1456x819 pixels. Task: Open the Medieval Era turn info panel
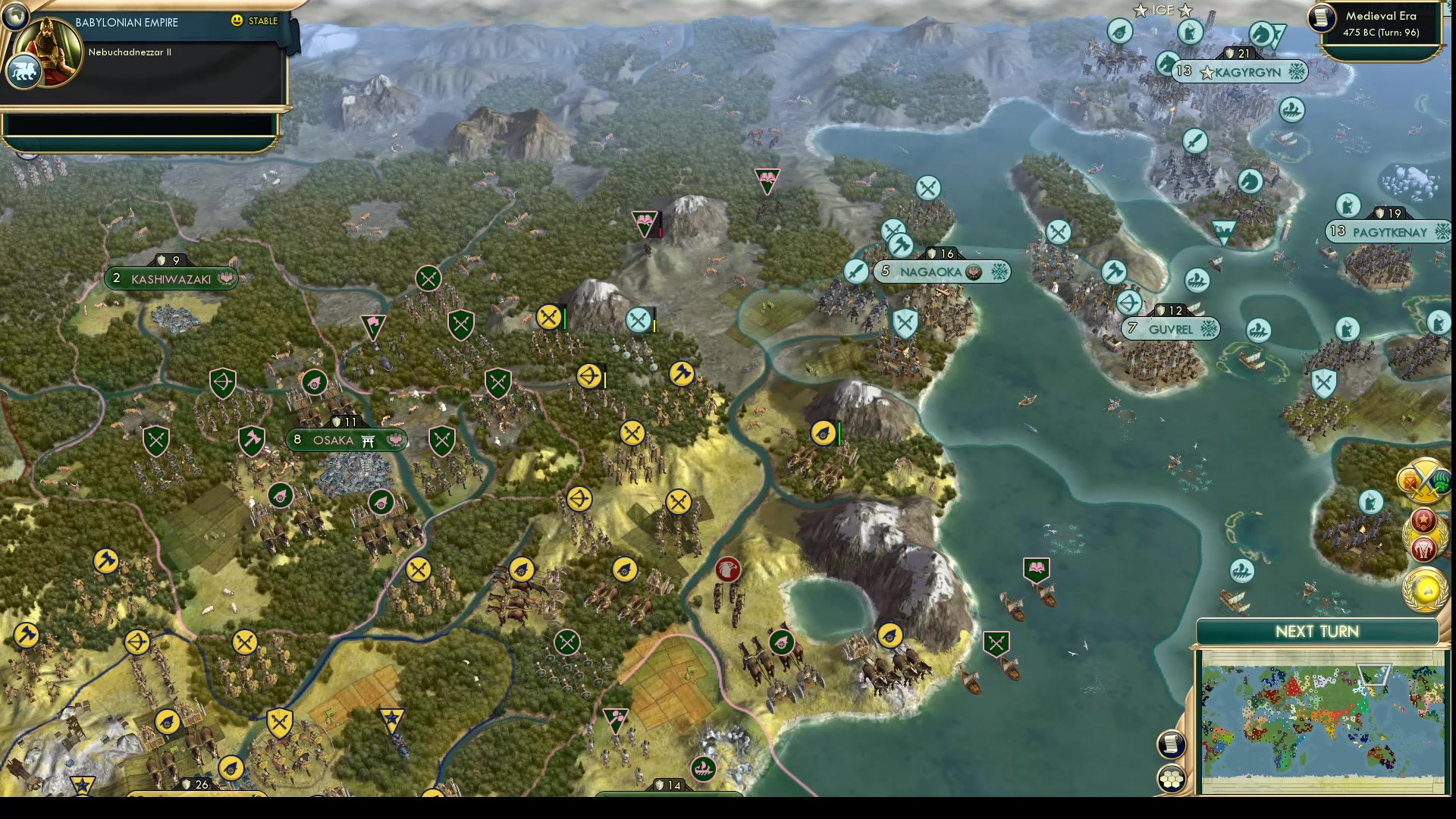click(x=1379, y=25)
